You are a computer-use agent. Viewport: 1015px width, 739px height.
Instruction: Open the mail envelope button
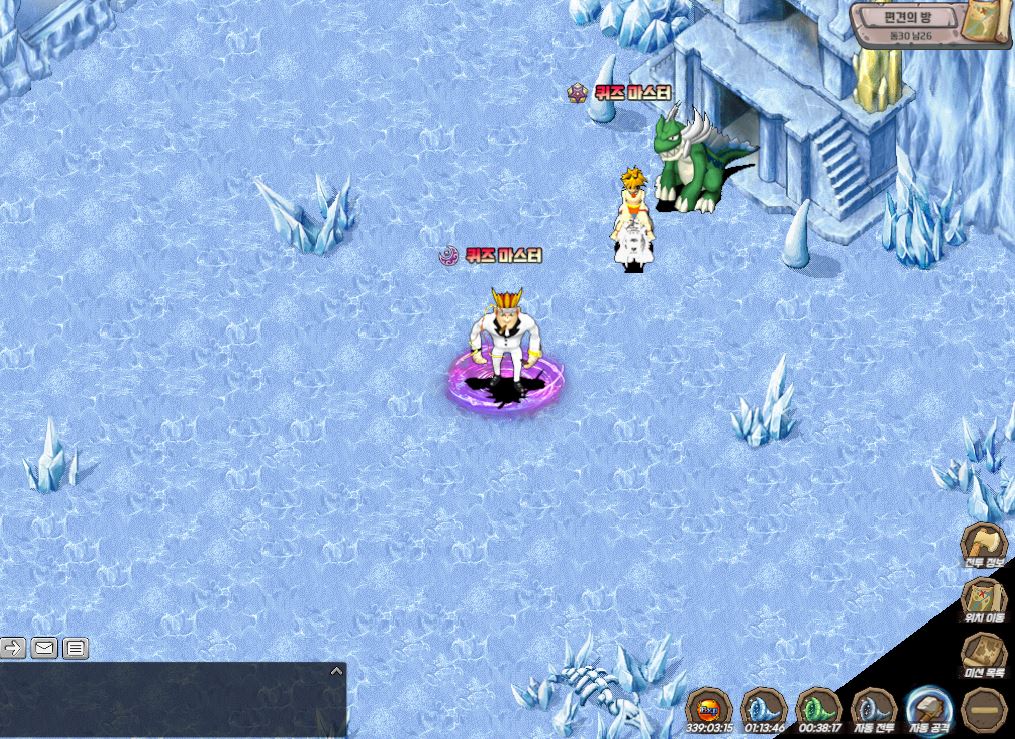click(x=44, y=648)
